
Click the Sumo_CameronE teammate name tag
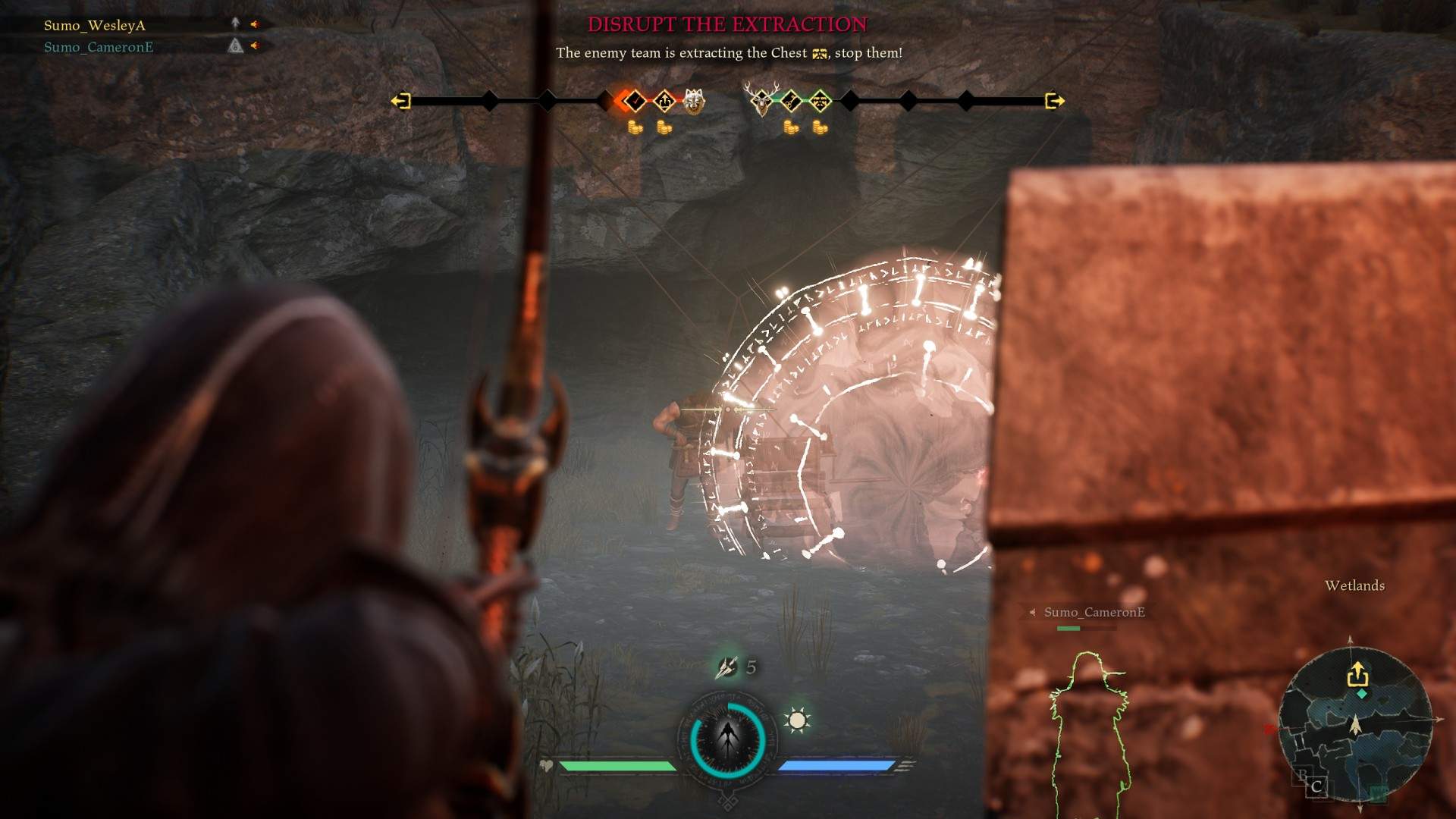point(1094,612)
